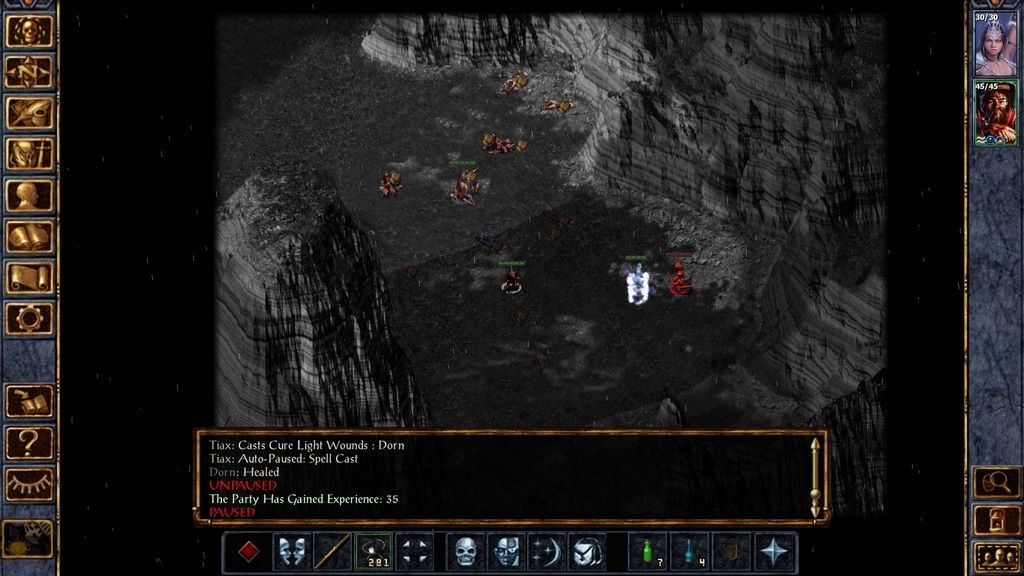Image resolution: width=1024 pixels, height=576 pixels.
Task: Open the mage spellbook
Action: coord(29,236)
